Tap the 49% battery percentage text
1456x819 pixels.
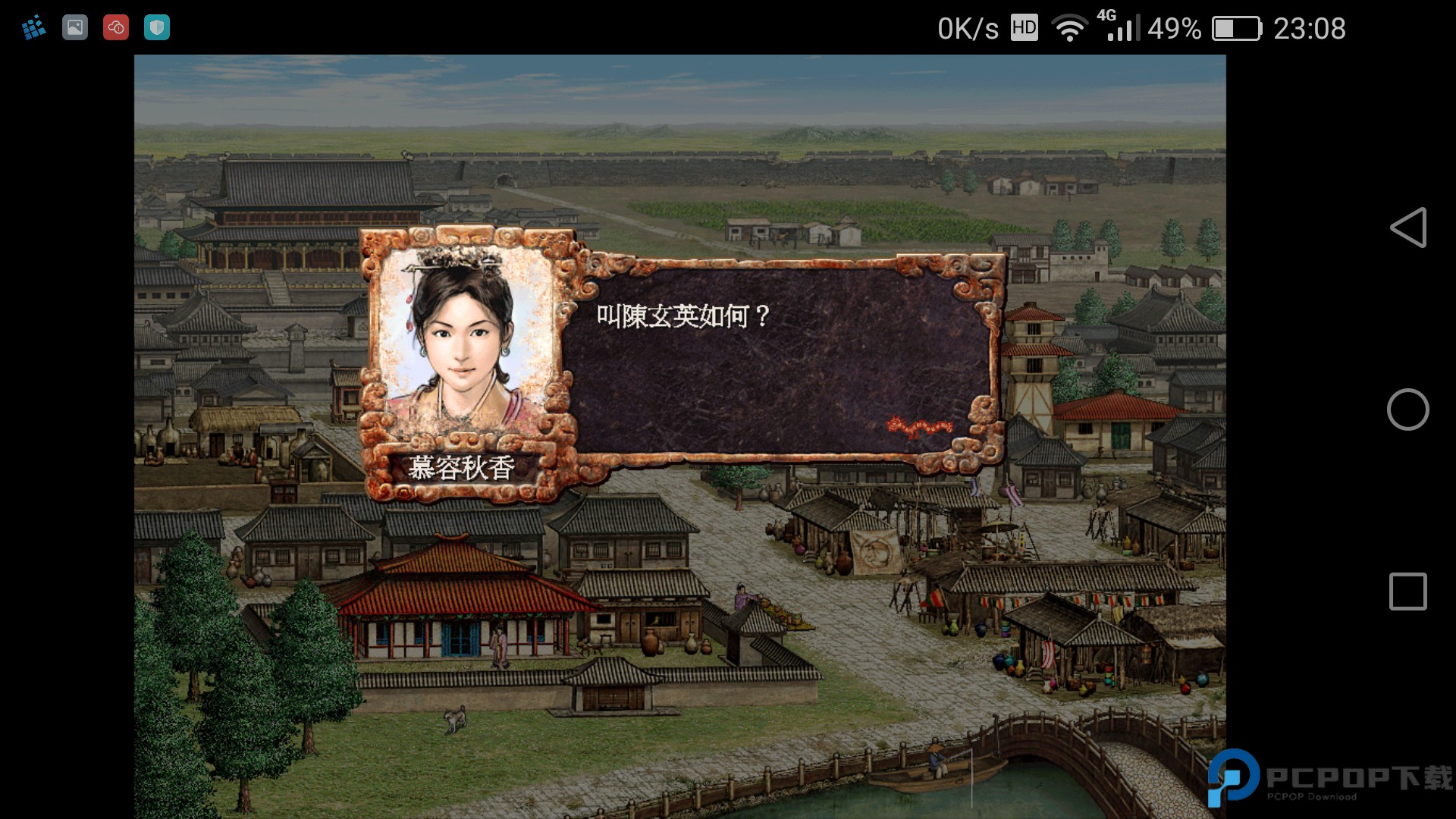coord(1175,29)
